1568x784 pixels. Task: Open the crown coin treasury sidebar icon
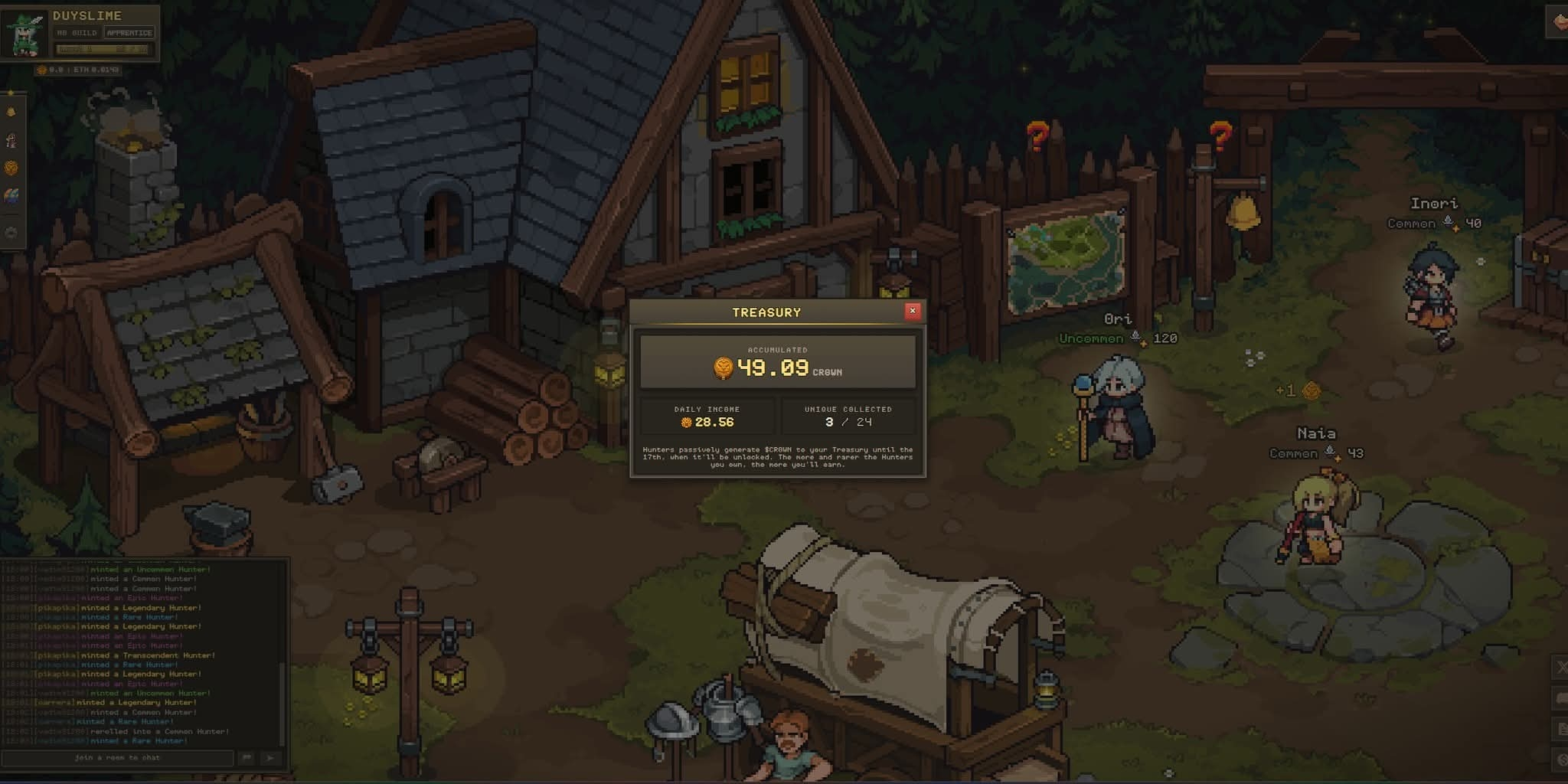coord(11,168)
